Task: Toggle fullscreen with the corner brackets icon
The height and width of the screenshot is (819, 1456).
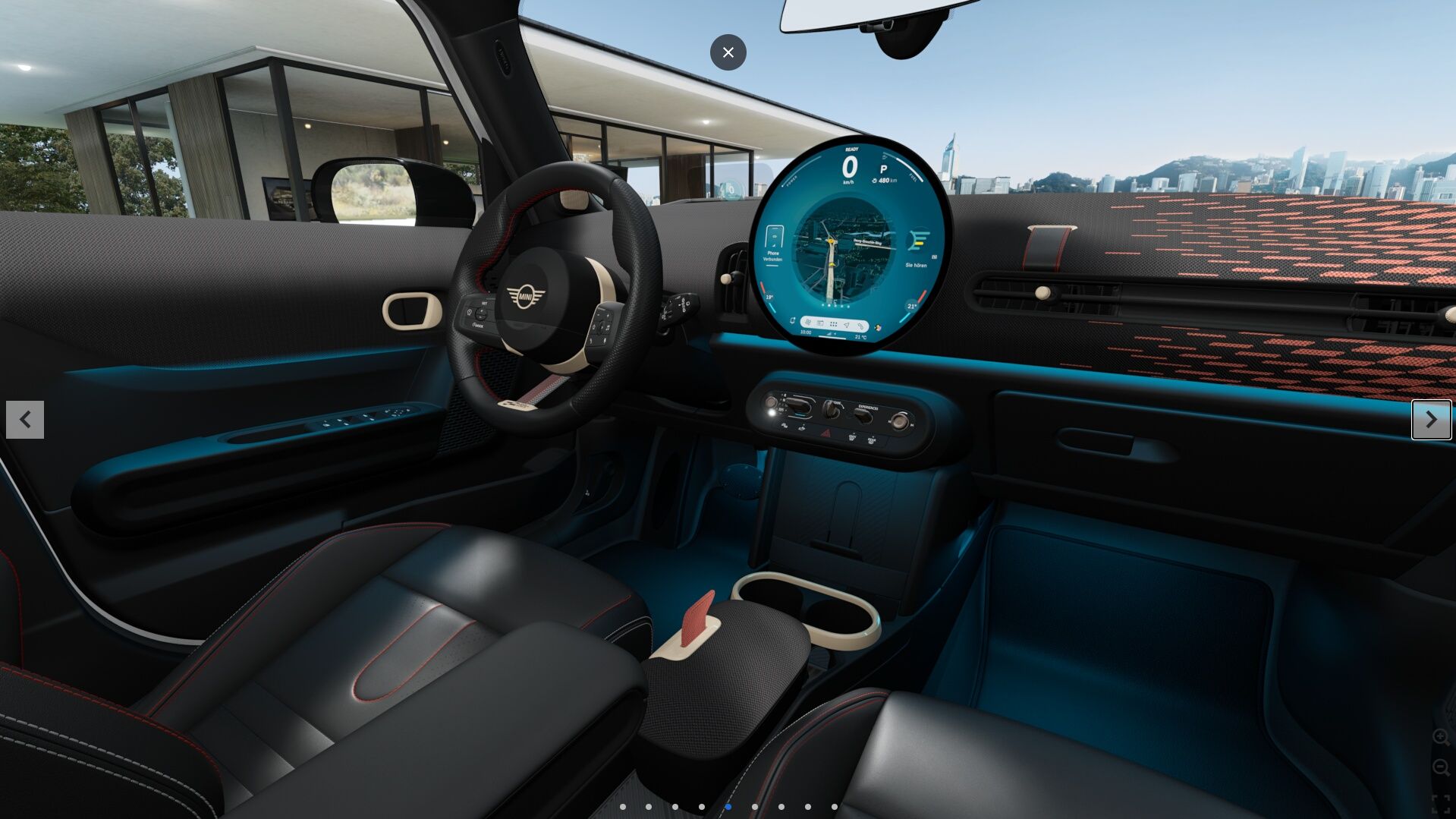Action: [1440, 804]
